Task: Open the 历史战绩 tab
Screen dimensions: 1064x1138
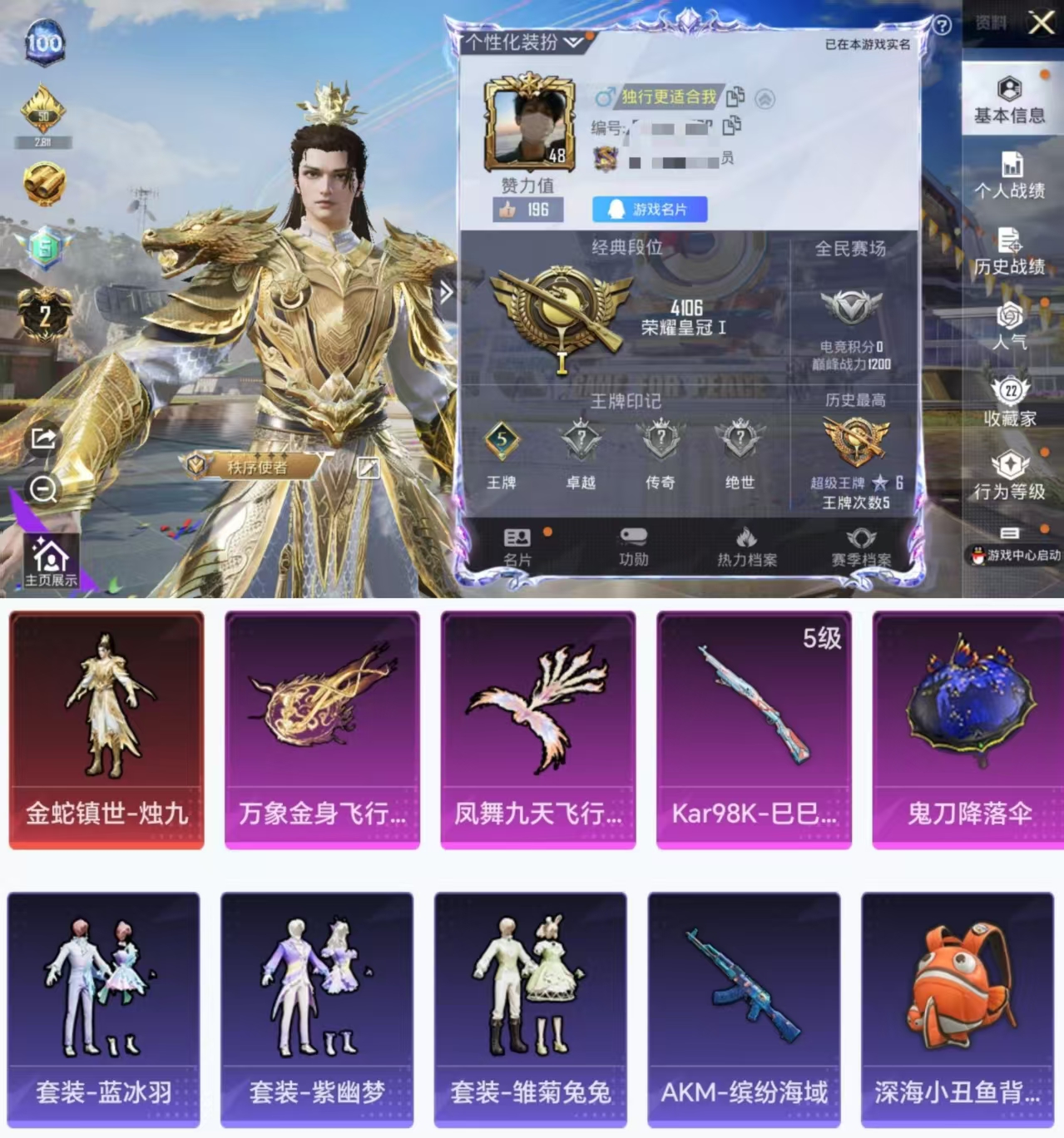Action: (x=1010, y=251)
